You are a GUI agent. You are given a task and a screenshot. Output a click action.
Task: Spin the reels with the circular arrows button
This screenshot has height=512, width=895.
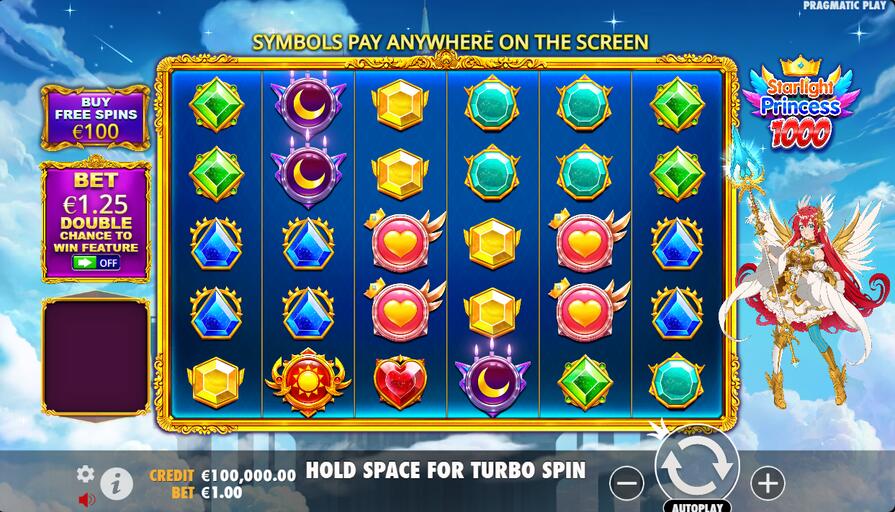pos(697,465)
